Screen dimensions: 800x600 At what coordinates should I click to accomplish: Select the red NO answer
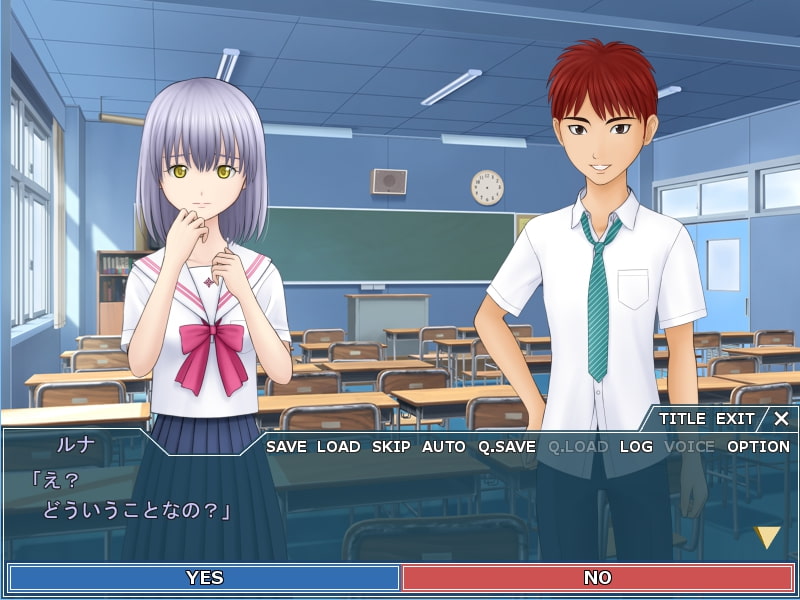pyautogui.click(x=597, y=578)
